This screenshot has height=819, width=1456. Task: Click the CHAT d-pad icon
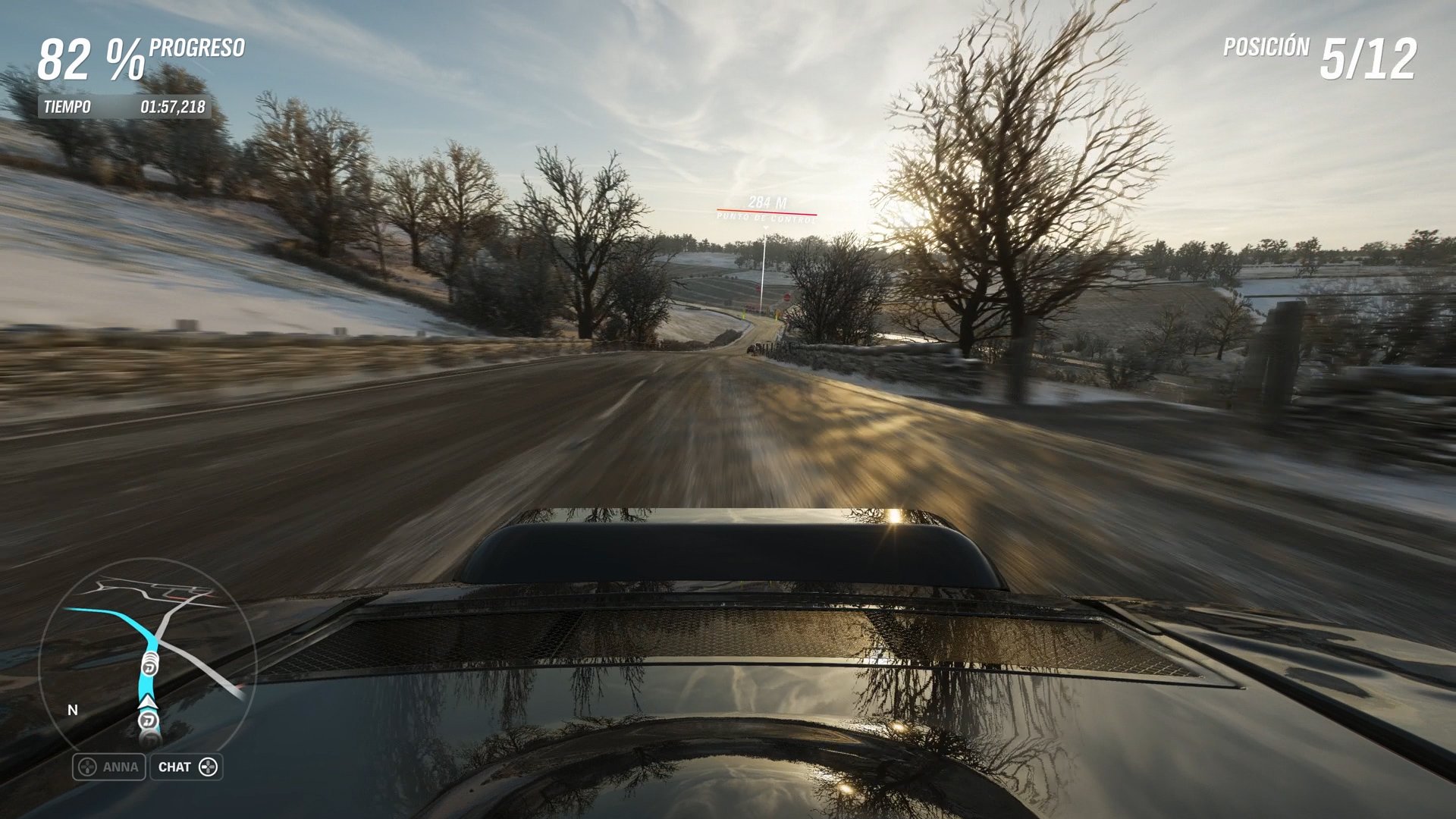point(209,767)
